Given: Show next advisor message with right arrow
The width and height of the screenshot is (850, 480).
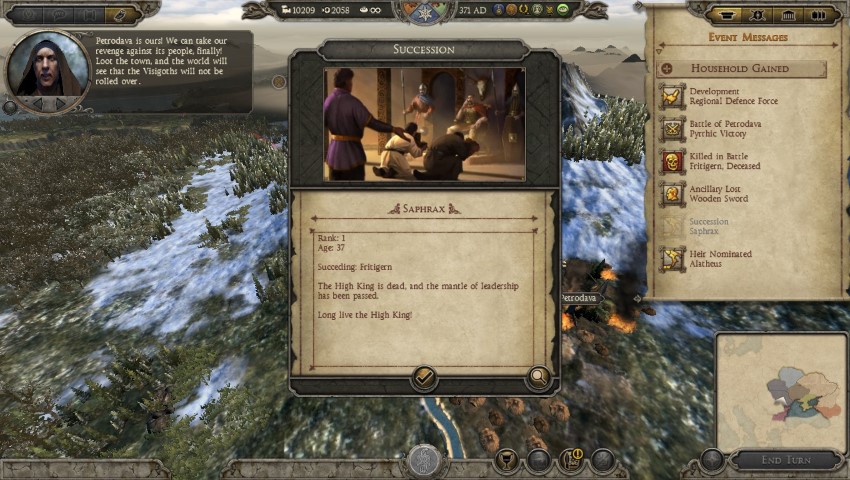Looking at the screenshot, I should click(x=59, y=103).
